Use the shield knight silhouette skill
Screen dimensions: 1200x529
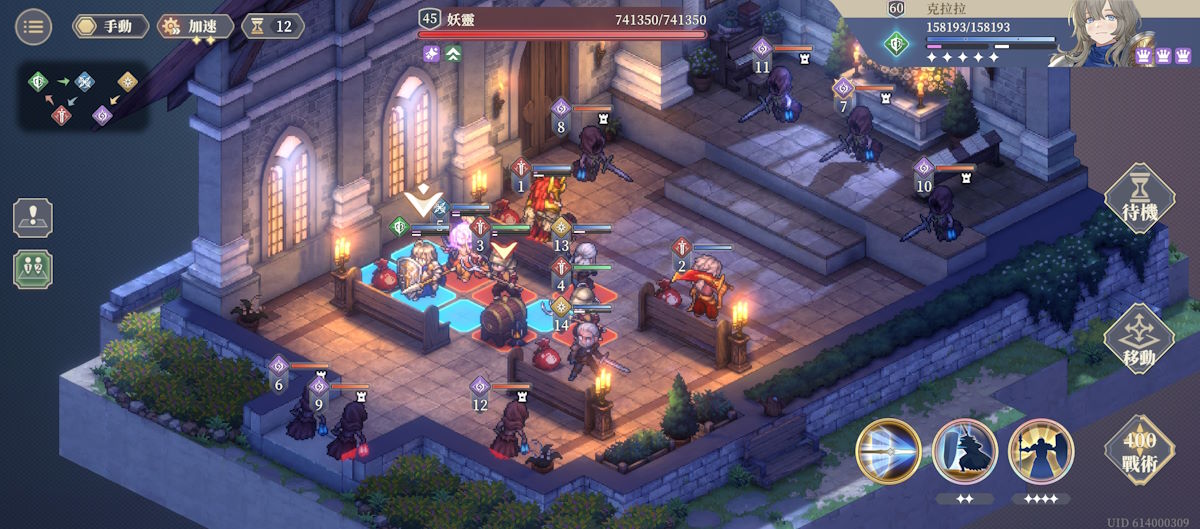click(964, 451)
